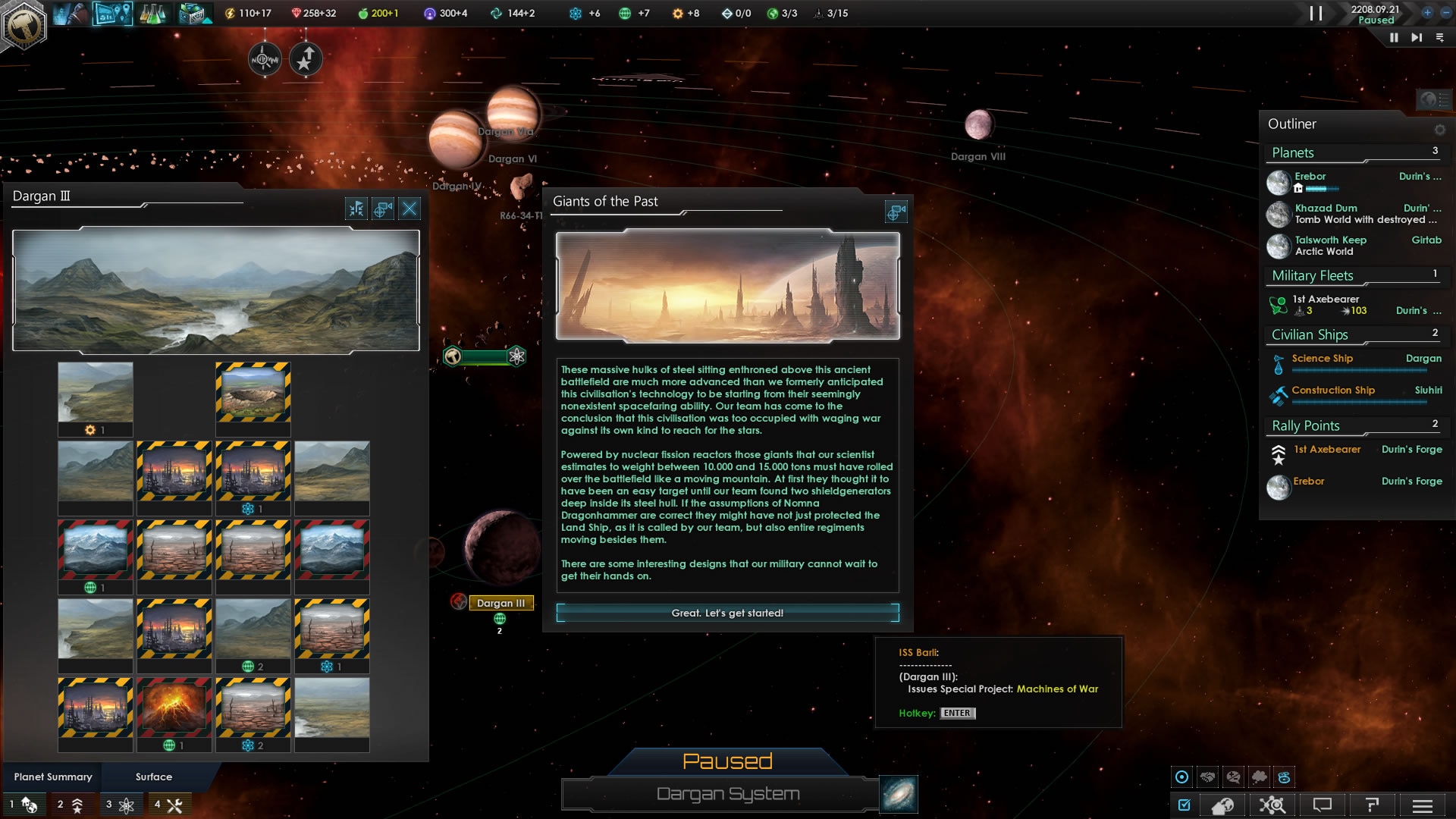The image size is (1456, 819).
Task: Confirm with 'Great. Let's get started!'
Action: pos(727,613)
